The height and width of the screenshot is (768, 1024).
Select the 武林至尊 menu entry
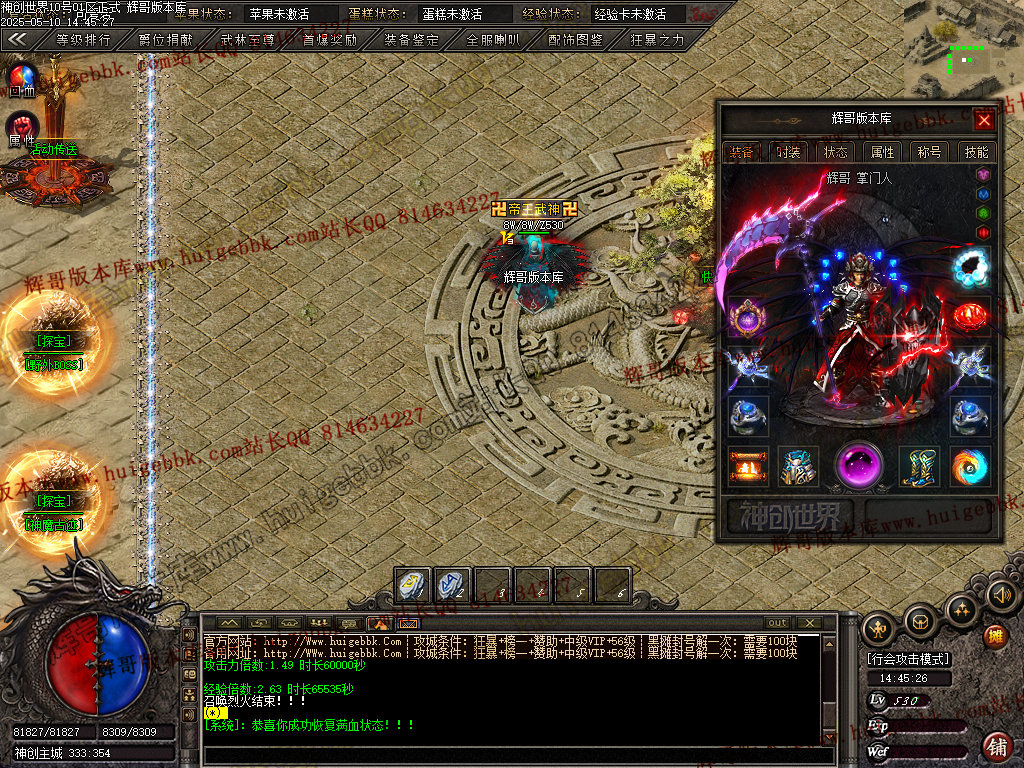click(x=247, y=41)
